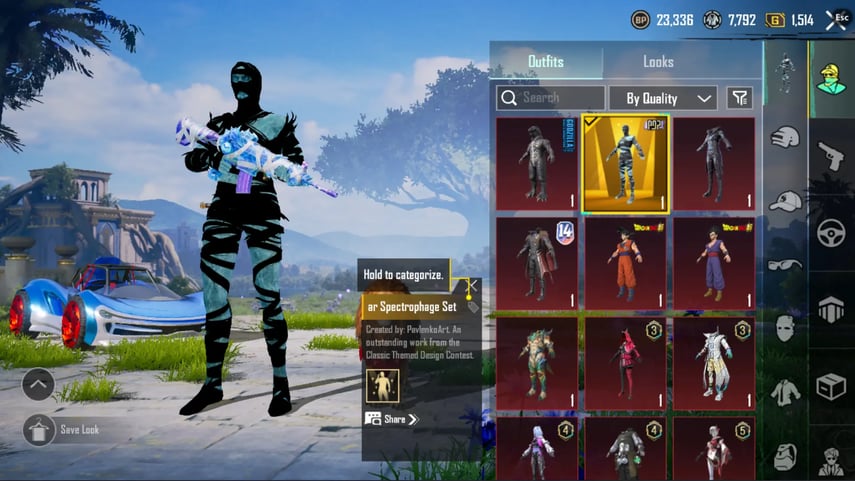Screen dimensions: 855x481
Task: Select the Outfits tab
Action: pos(546,62)
